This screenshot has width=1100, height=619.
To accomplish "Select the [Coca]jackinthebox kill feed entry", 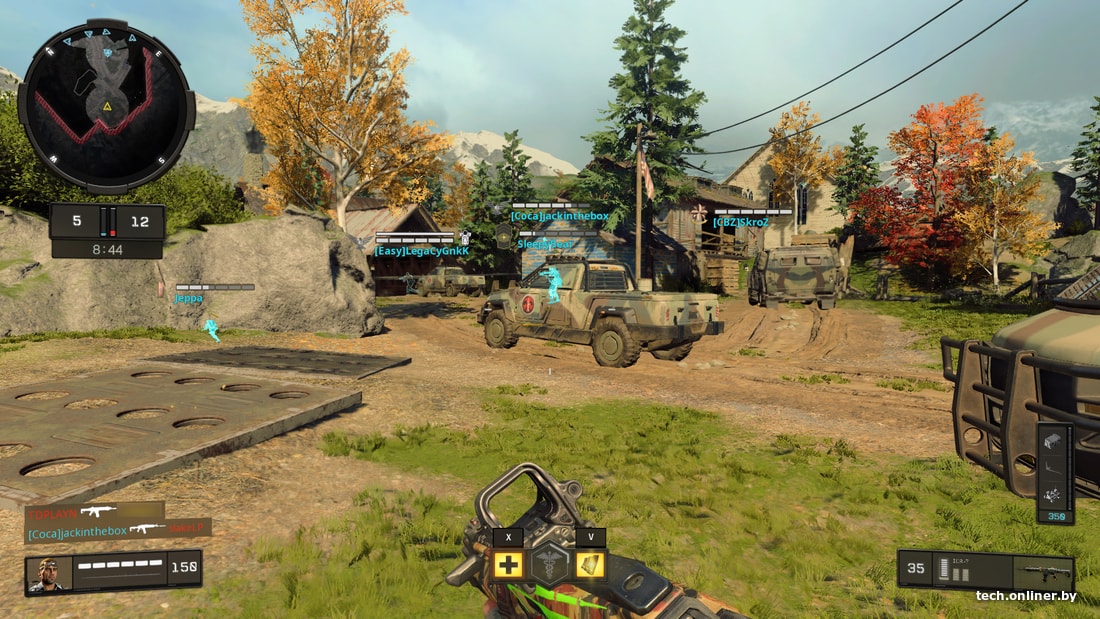I will 80,533.
